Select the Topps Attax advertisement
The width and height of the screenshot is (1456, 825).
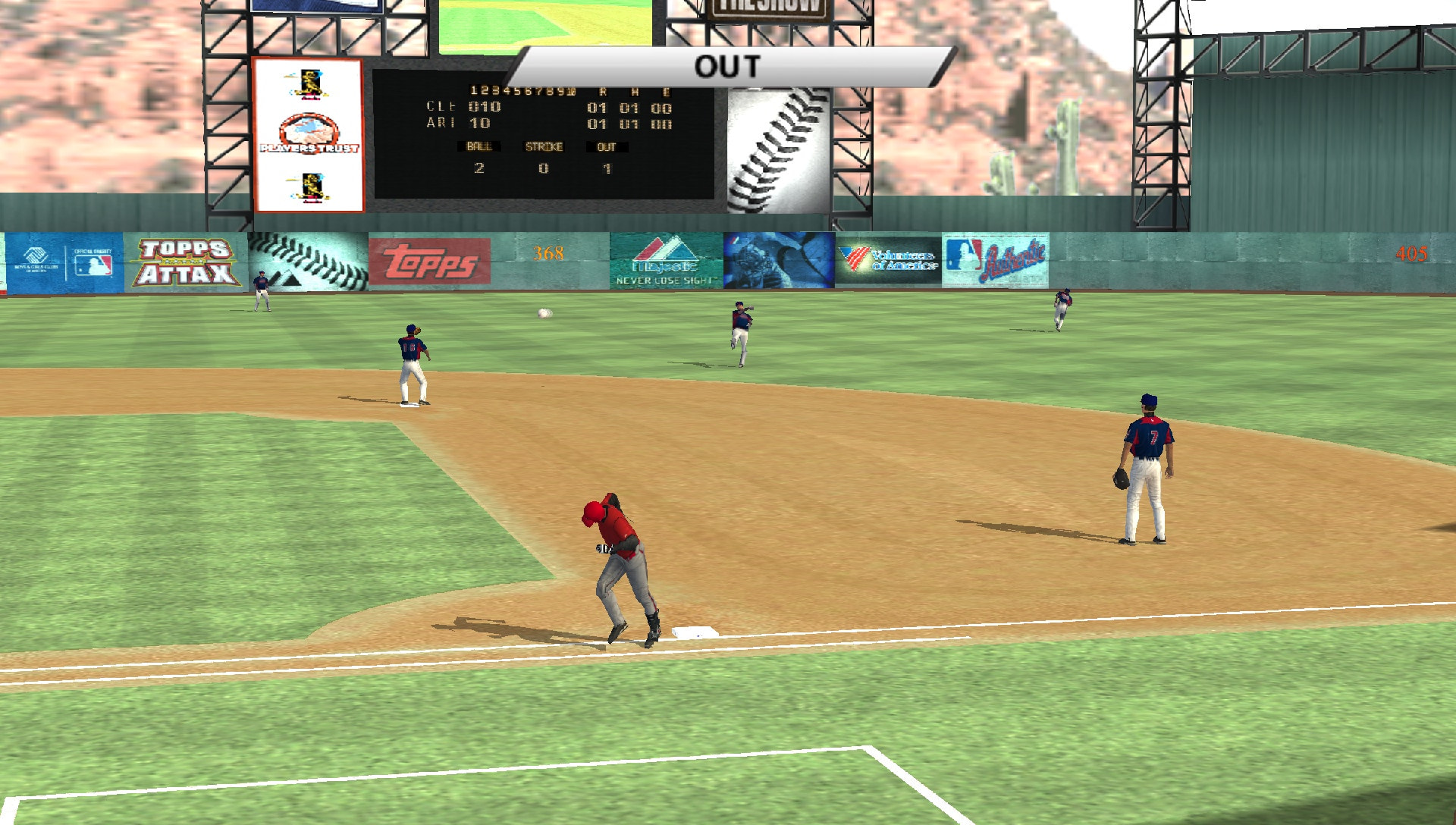(187, 262)
